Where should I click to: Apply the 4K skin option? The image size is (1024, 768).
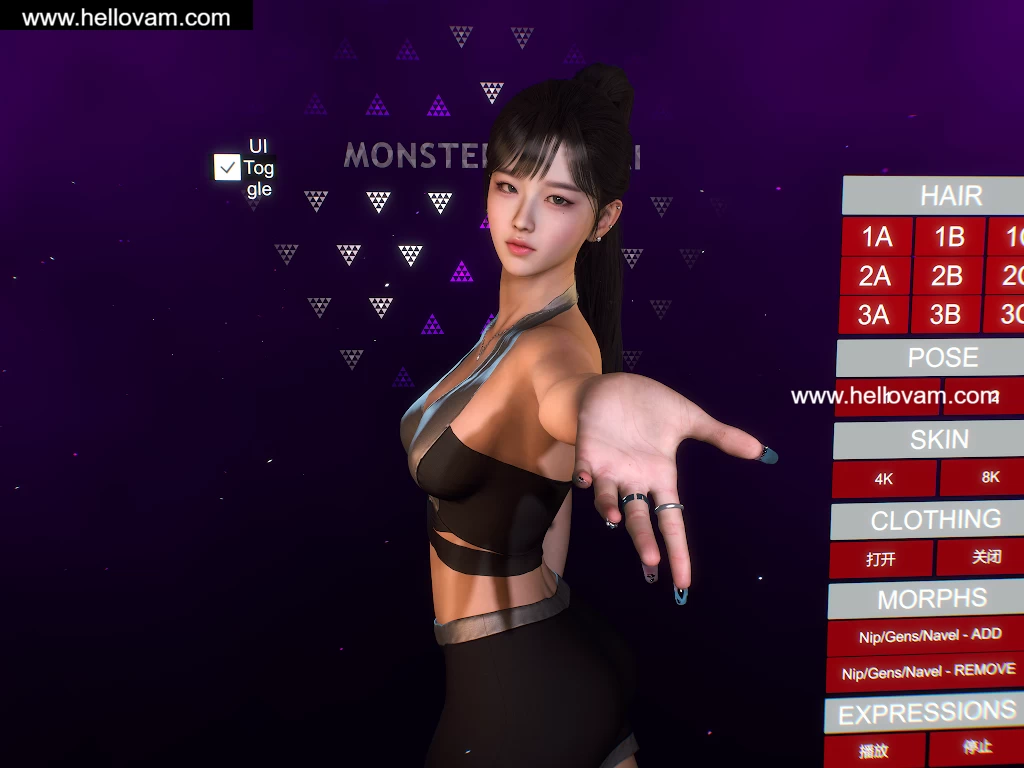(x=884, y=479)
